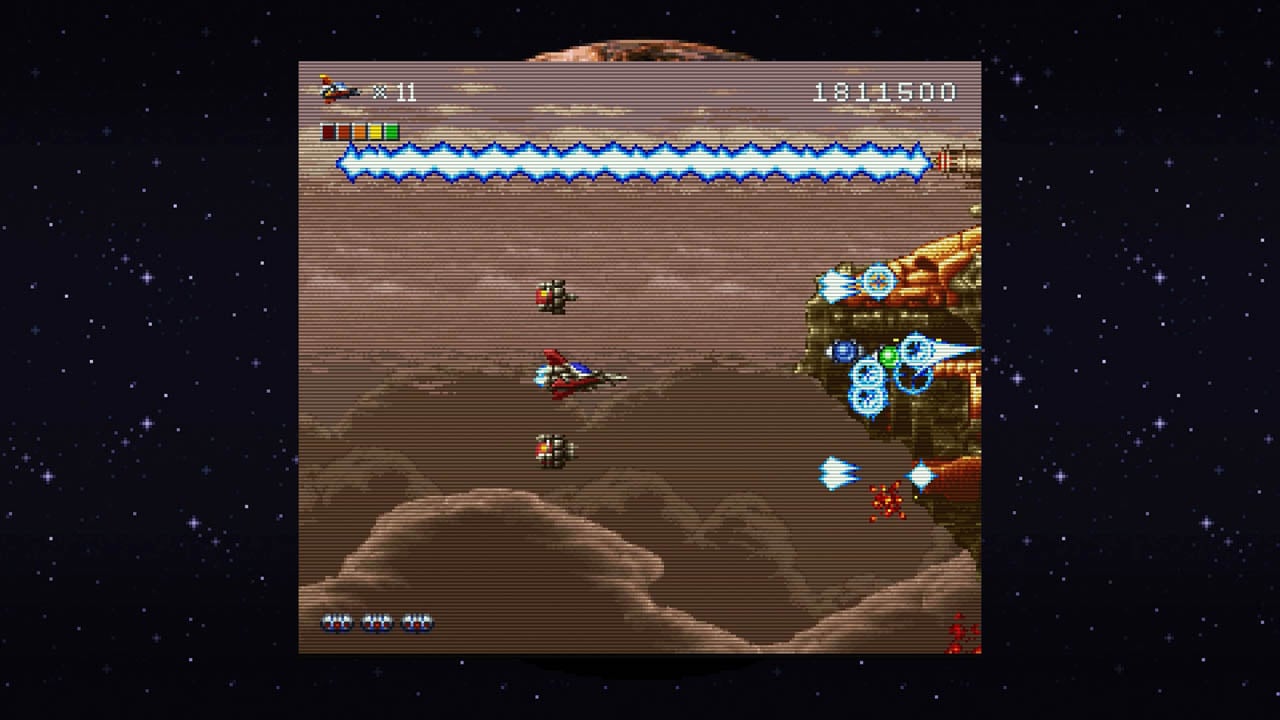This screenshot has height=720, width=1280.
Task: Click the upper blue ring turret on the asteroid
Action: click(x=879, y=280)
